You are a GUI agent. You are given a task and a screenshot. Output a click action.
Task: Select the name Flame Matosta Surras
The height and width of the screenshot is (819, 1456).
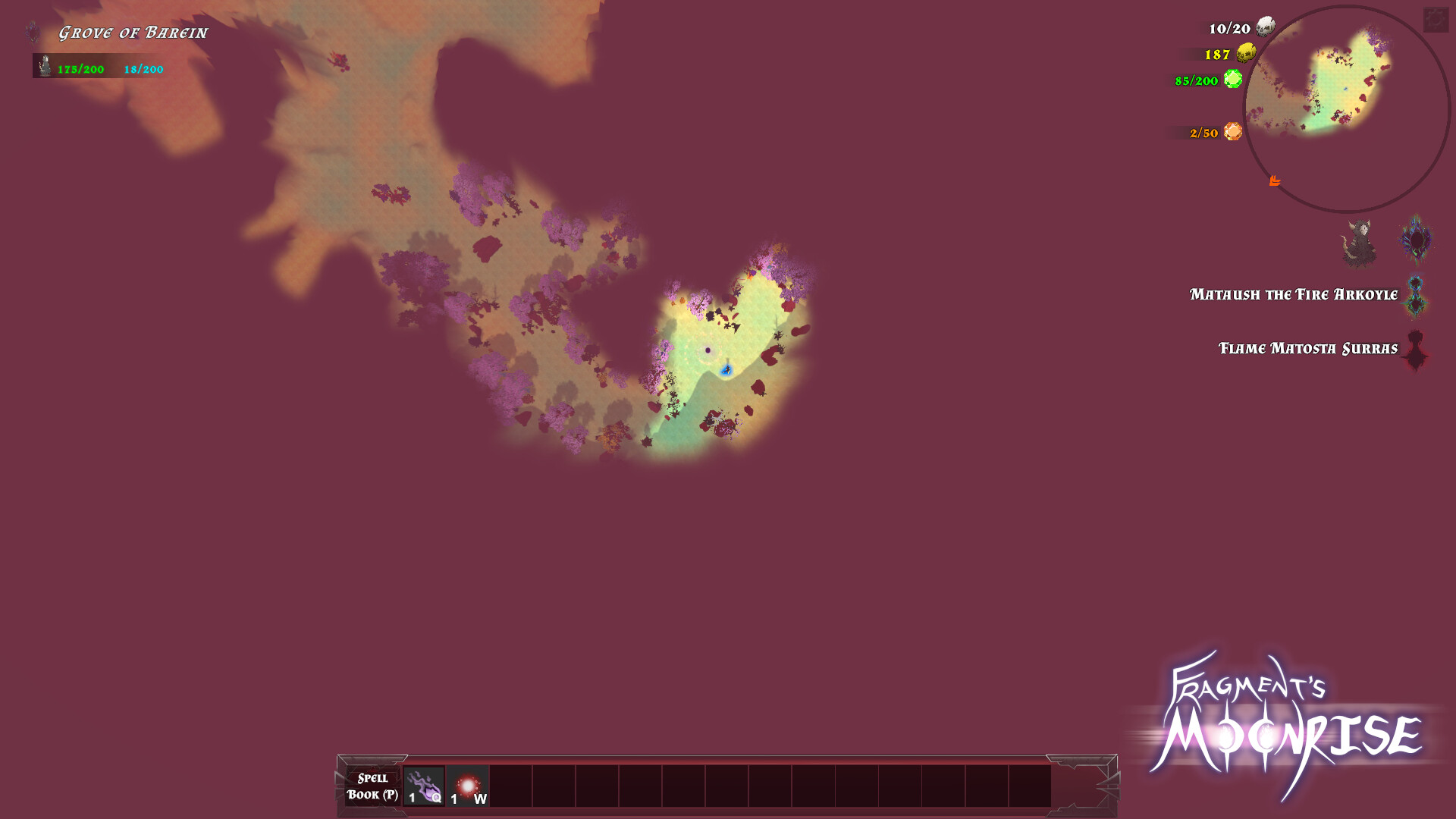[1309, 347]
